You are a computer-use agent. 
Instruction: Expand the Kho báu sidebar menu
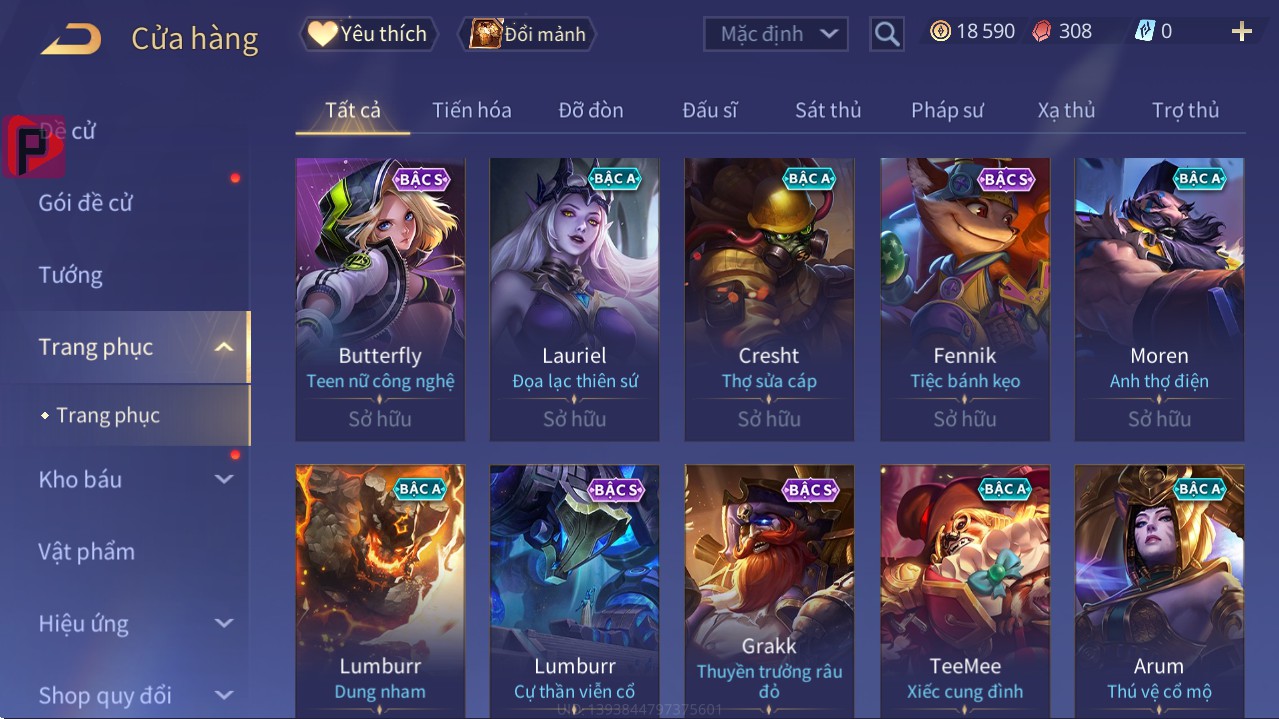click(135, 479)
